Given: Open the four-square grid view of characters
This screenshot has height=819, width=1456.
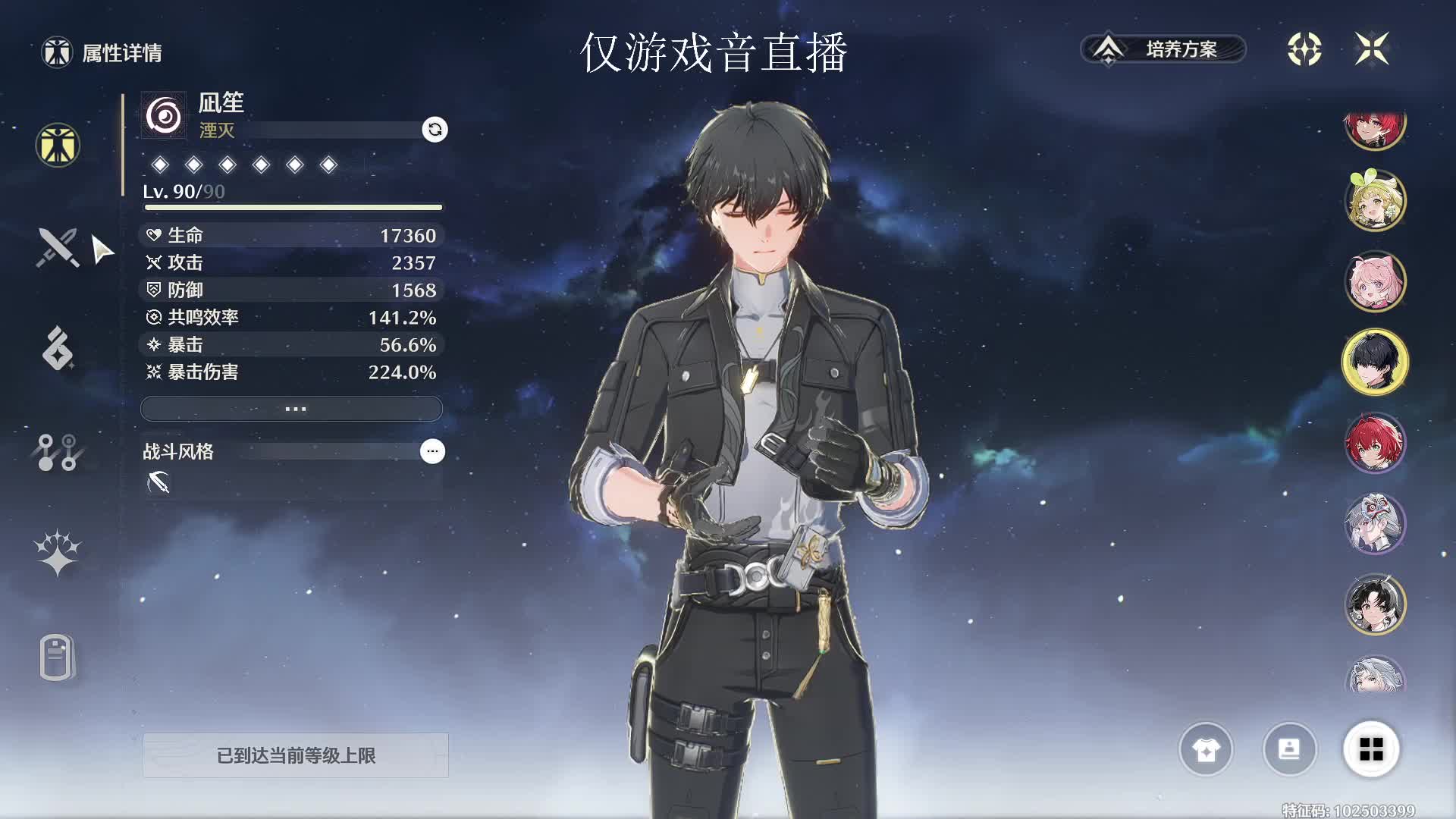Looking at the screenshot, I should tap(1371, 750).
